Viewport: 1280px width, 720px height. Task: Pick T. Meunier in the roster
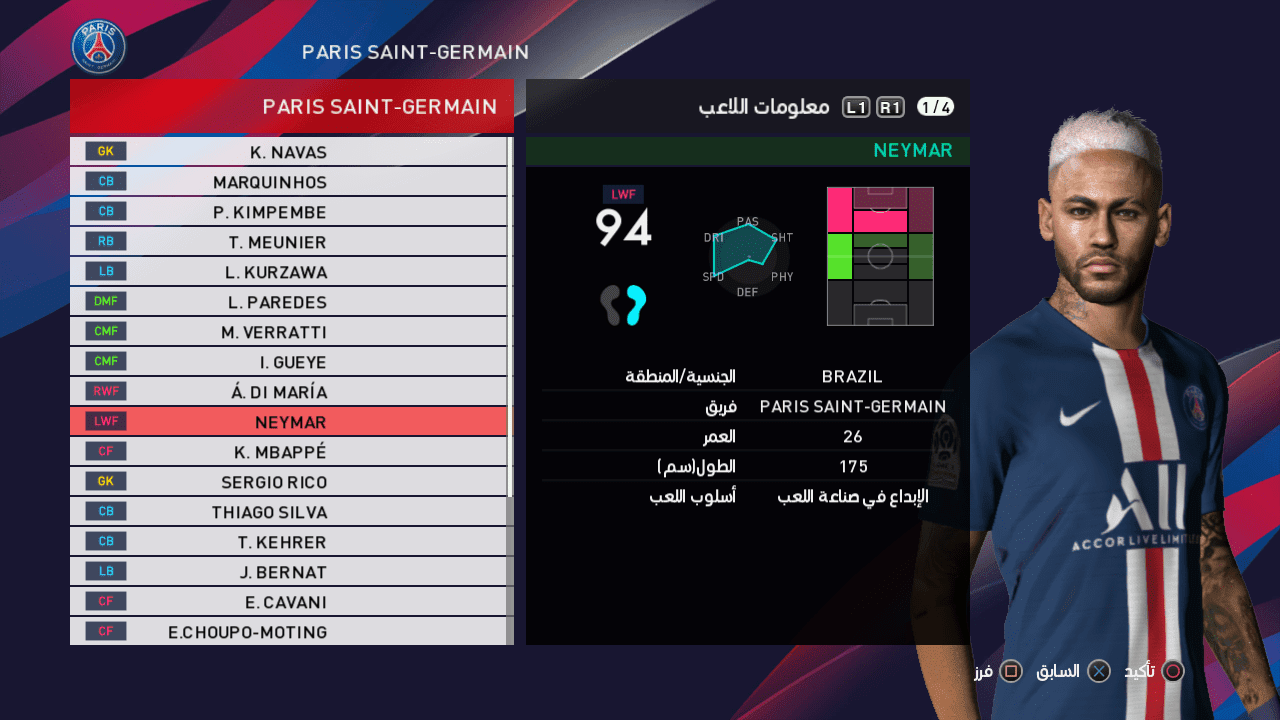pos(289,242)
